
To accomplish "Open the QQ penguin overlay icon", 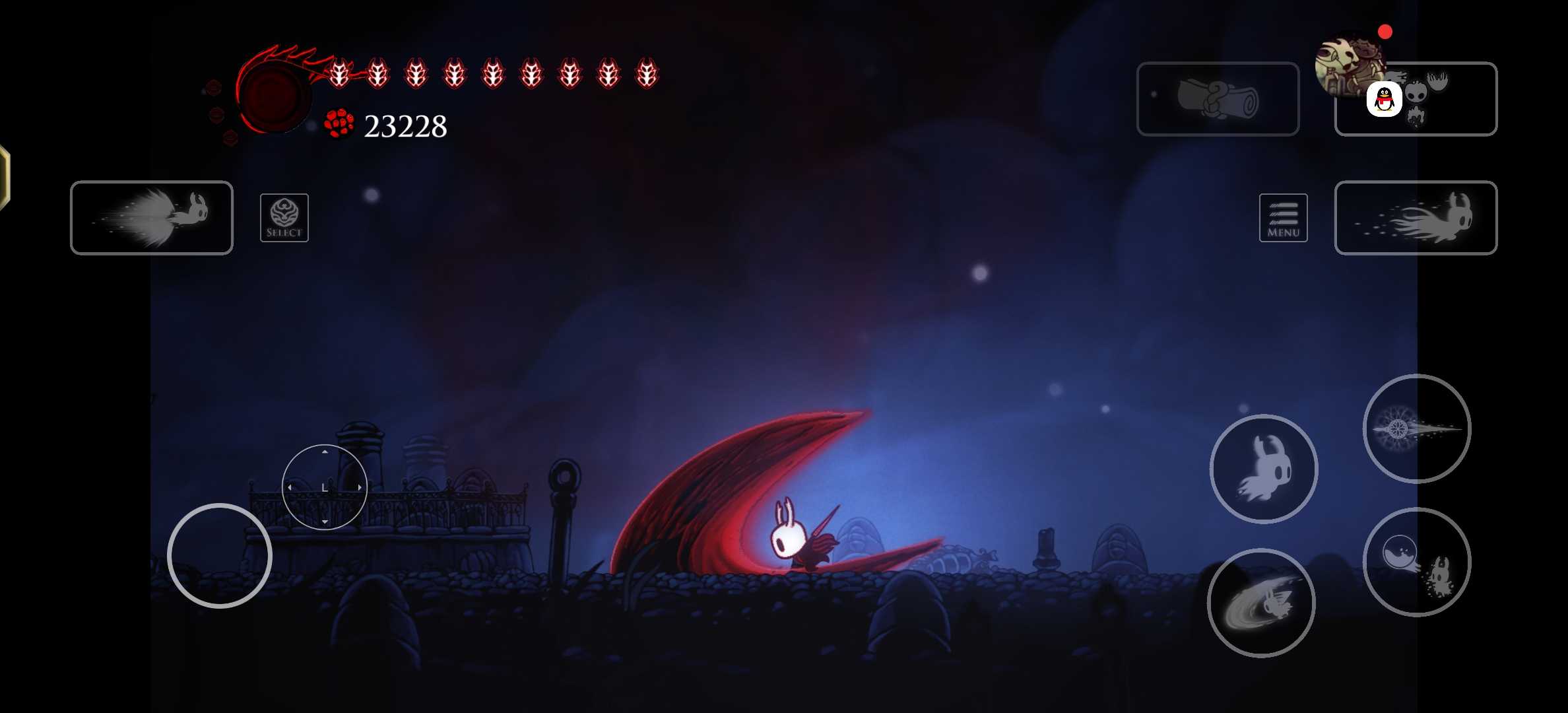I will coord(1384,100).
